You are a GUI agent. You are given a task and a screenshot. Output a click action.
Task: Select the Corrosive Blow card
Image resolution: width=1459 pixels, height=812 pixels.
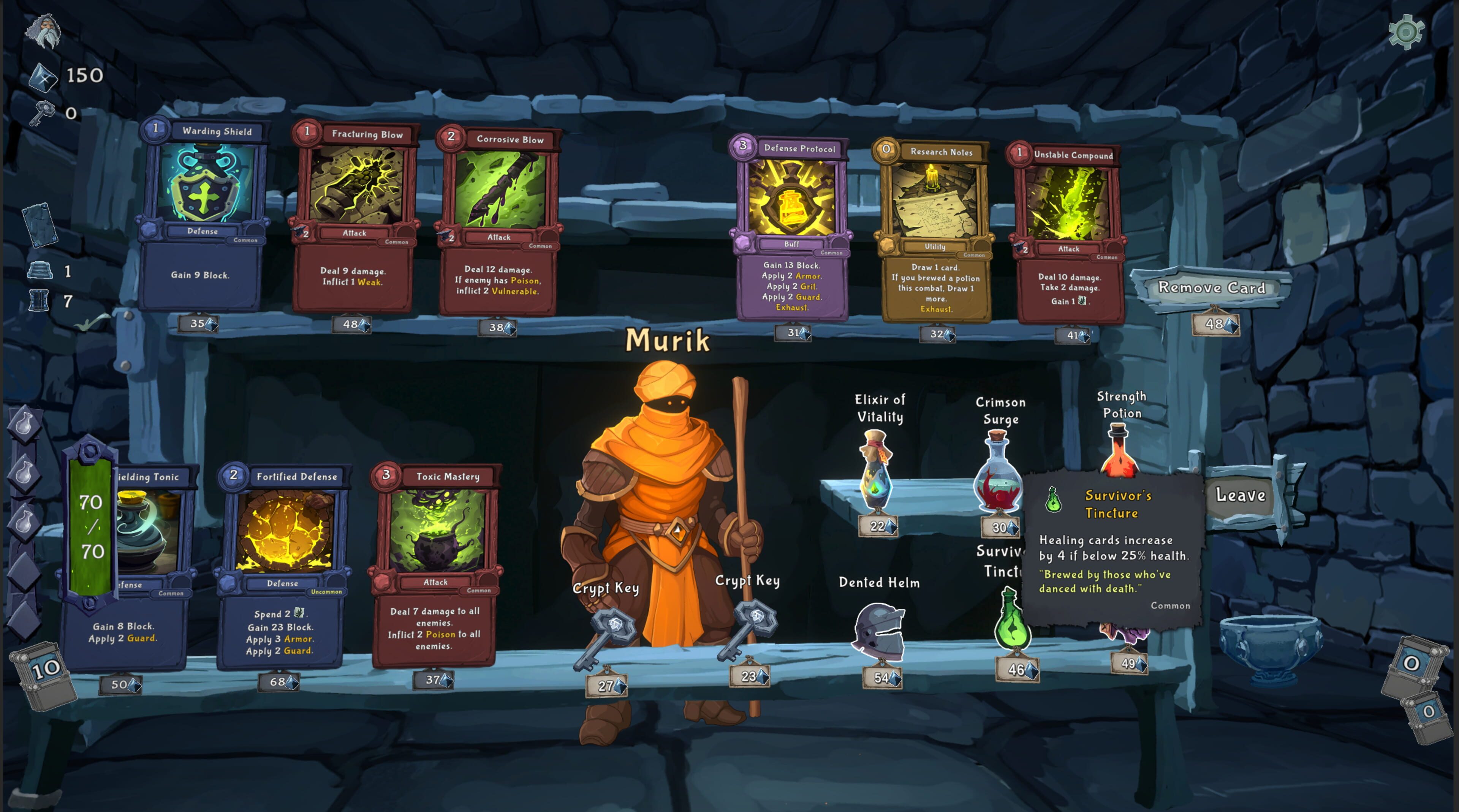(499, 221)
